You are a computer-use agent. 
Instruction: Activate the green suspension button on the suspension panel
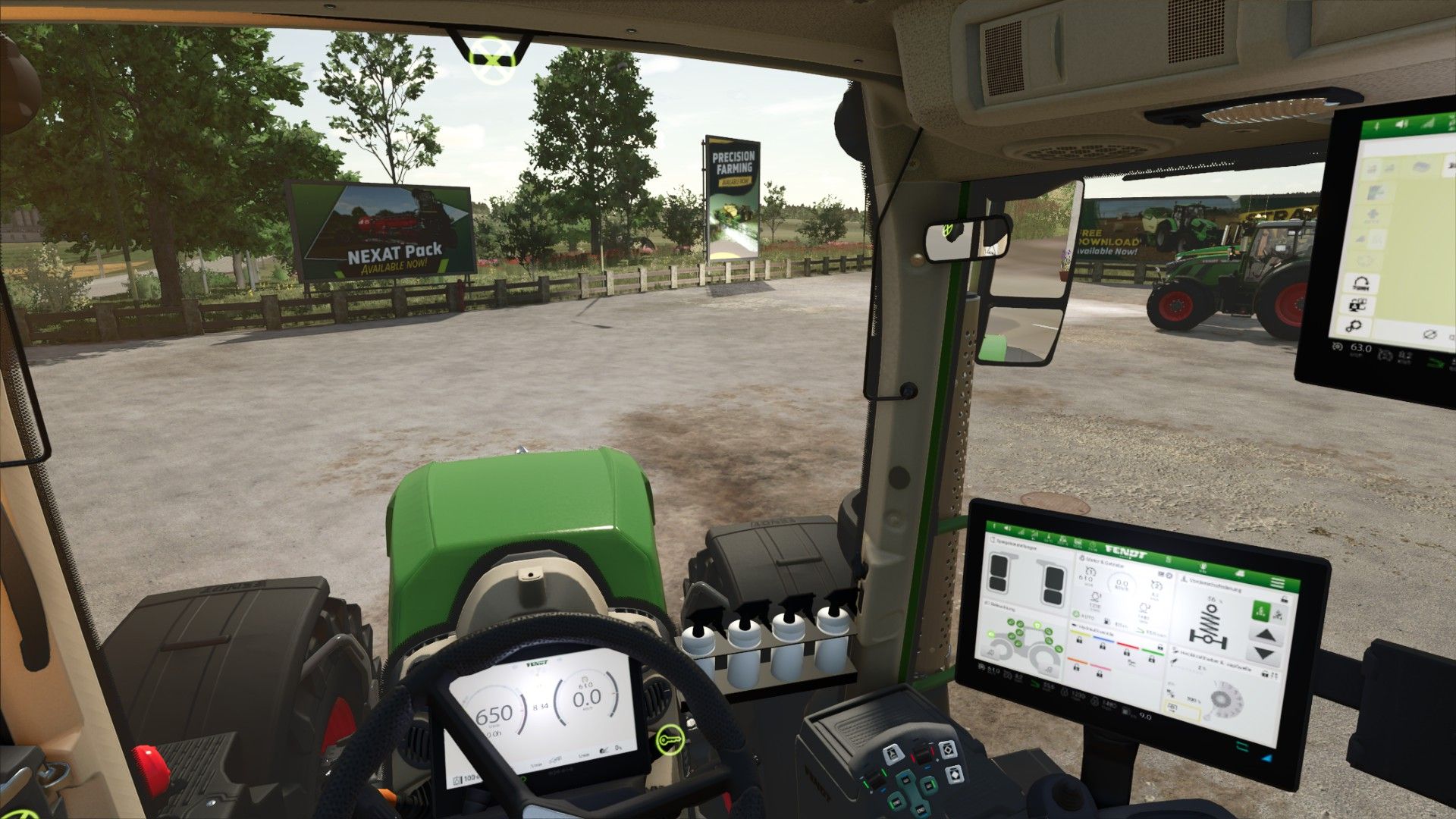[x=1263, y=611]
